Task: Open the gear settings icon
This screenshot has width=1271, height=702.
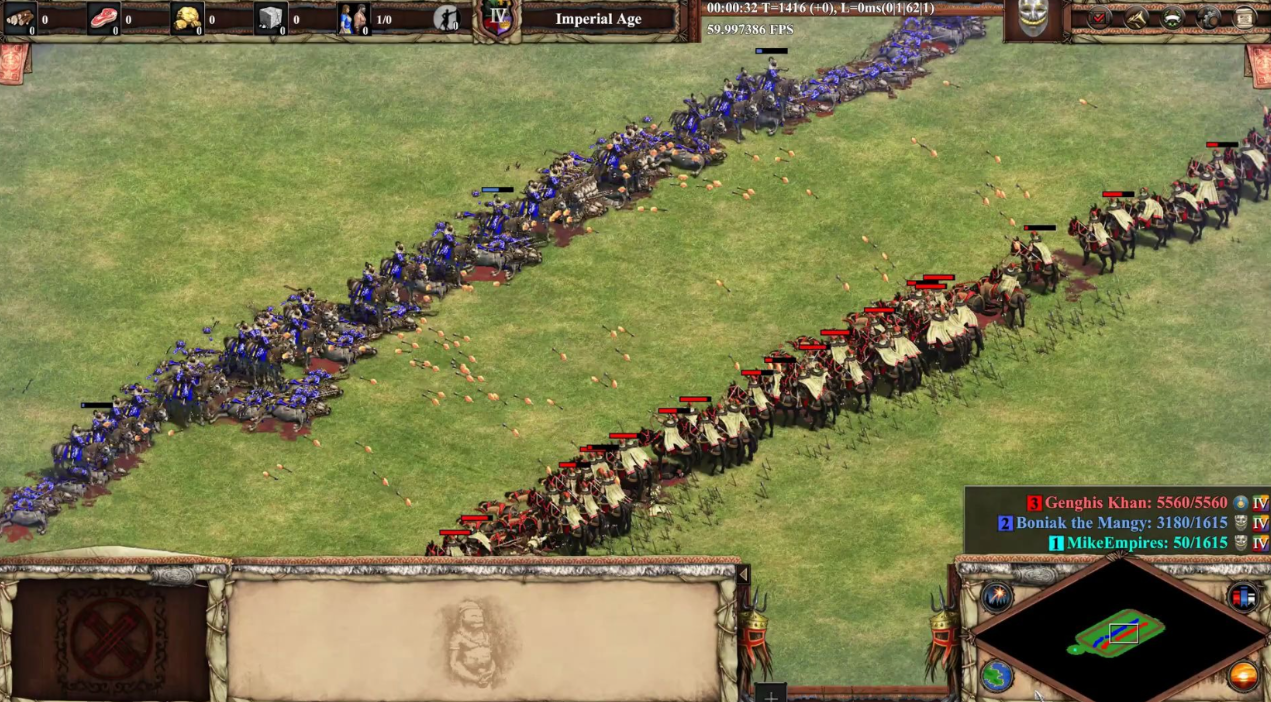Action: (x=1208, y=18)
